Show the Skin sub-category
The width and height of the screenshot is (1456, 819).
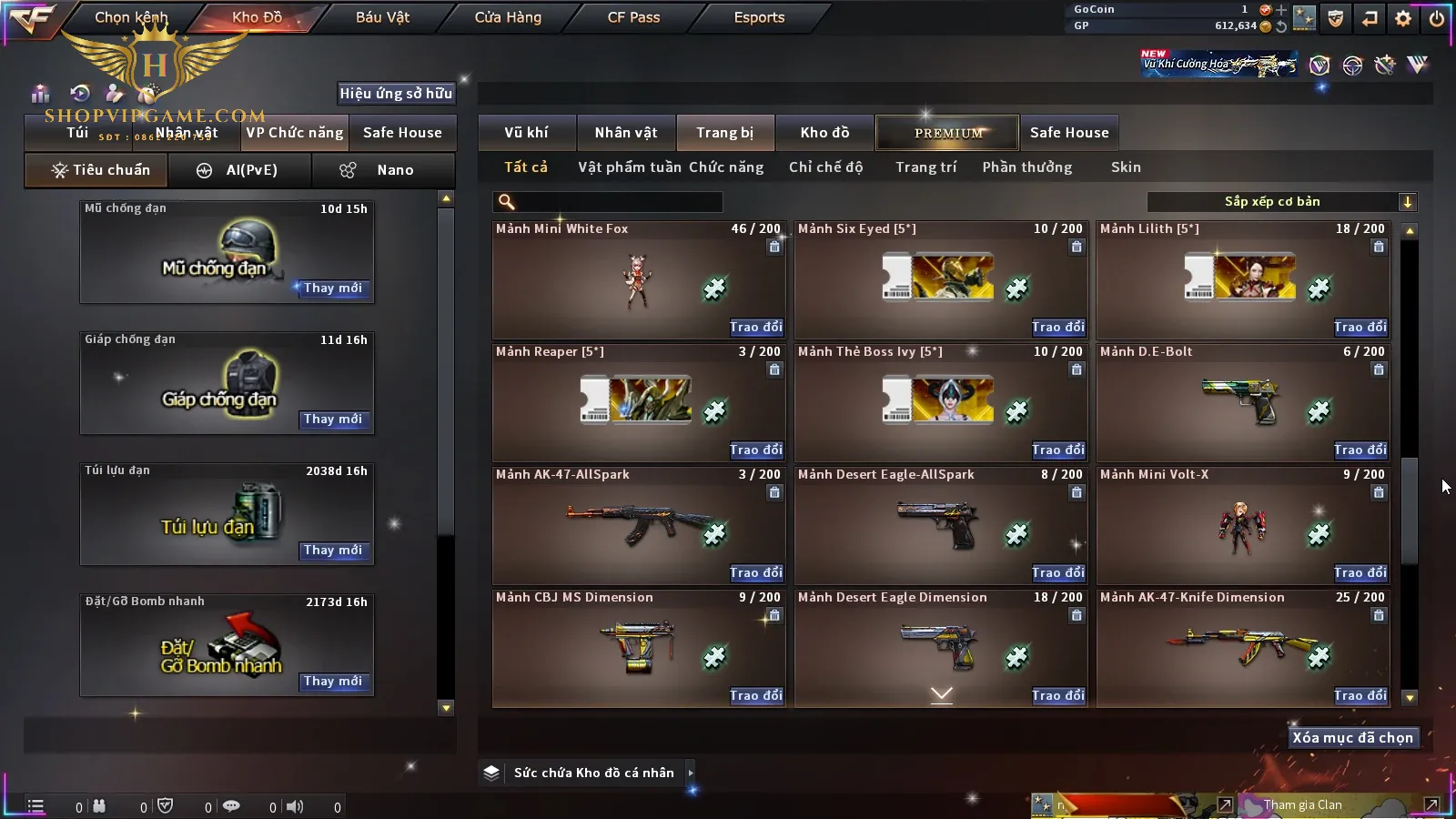(1126, 167)
